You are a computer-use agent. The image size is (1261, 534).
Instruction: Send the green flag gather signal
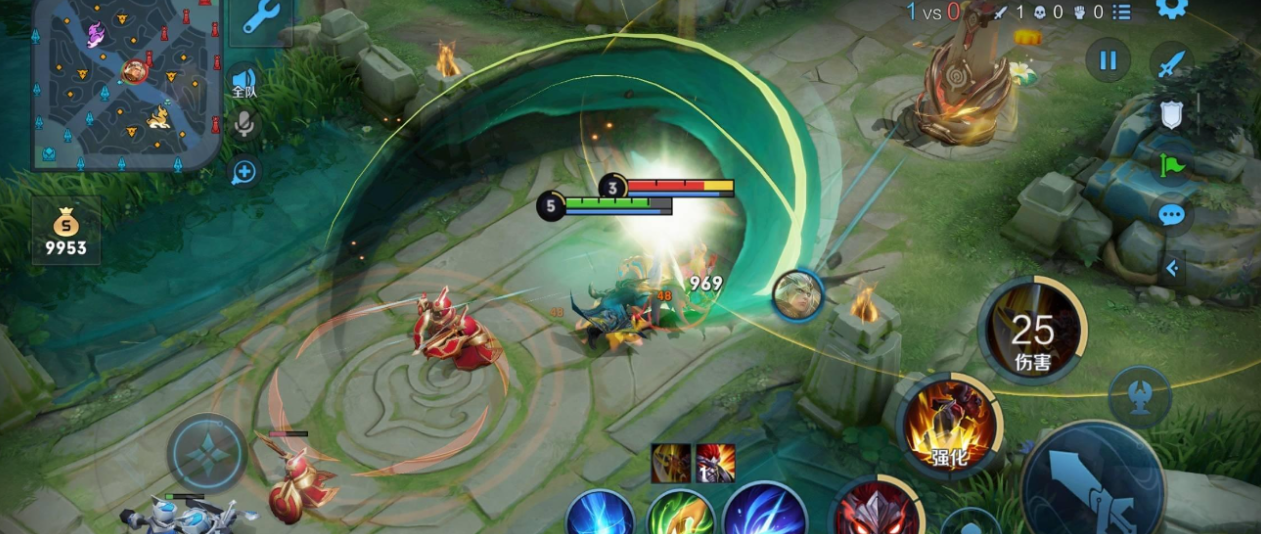pos(1171,165)
